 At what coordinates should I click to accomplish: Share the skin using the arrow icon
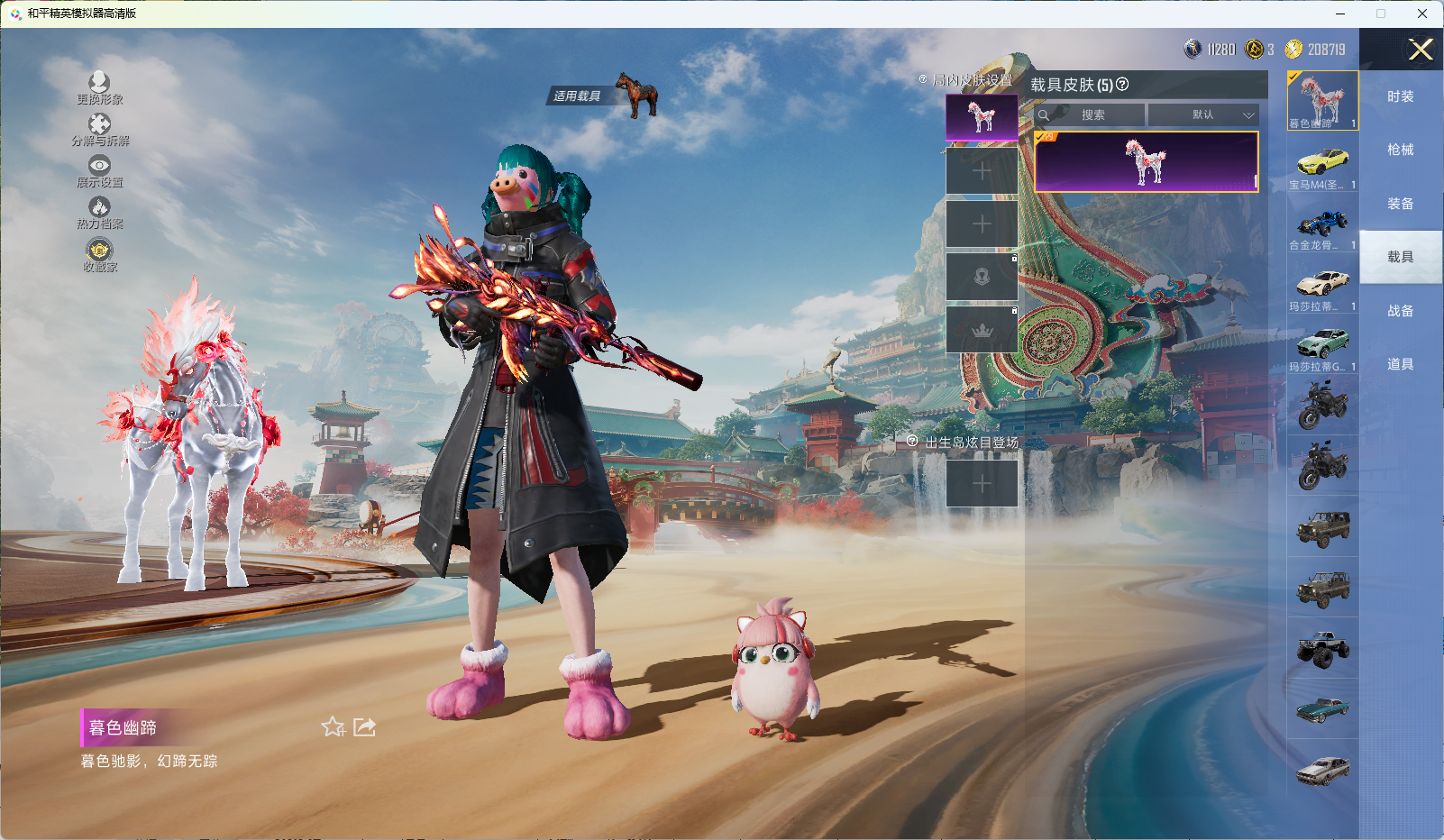pos(364,726)
